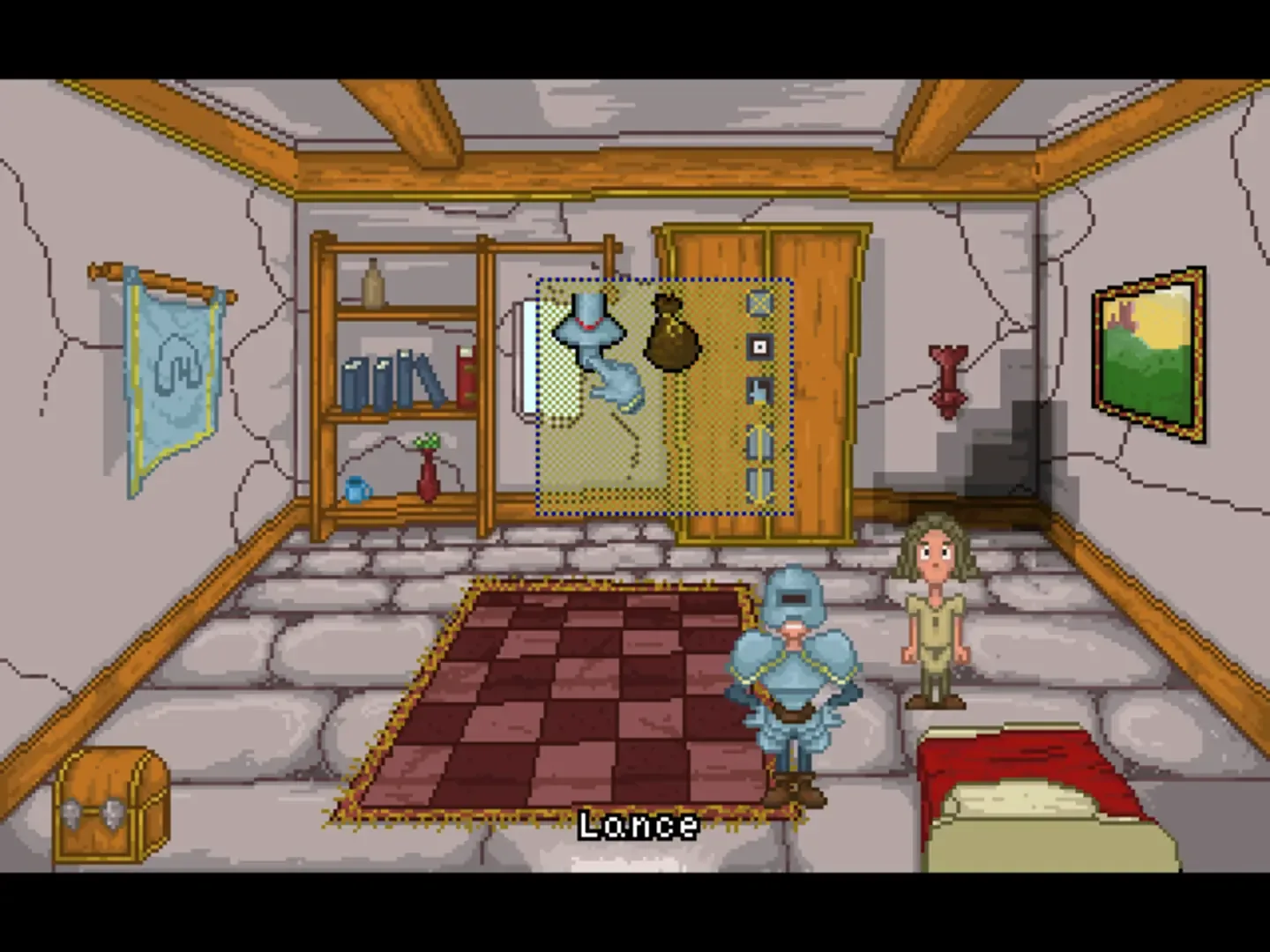Click the upper scroll arrow icon
1270x952 pixels.
[x=758, y=444]
